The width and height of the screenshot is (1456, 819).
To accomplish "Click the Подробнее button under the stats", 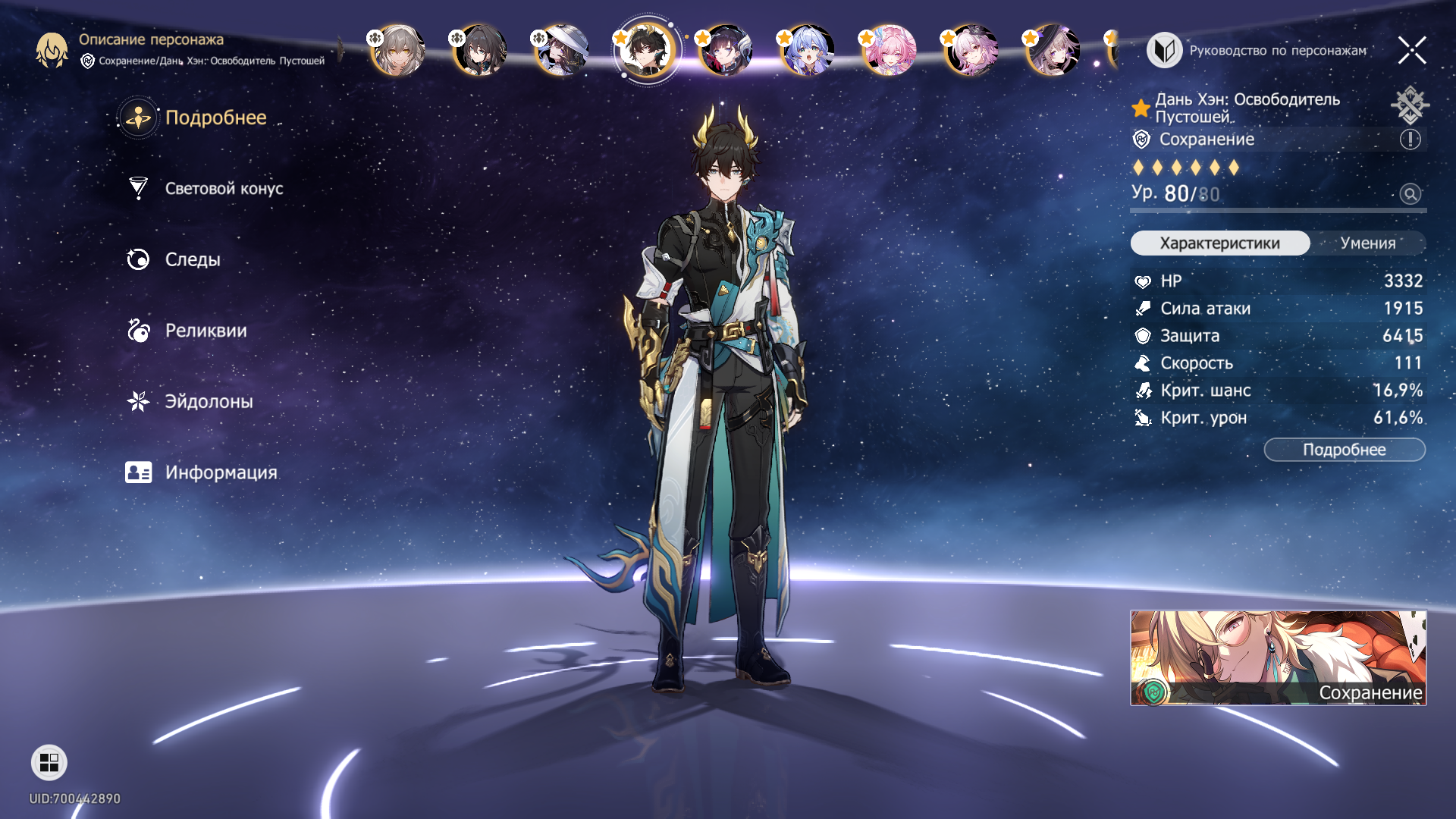I will tap(1344, 450).
